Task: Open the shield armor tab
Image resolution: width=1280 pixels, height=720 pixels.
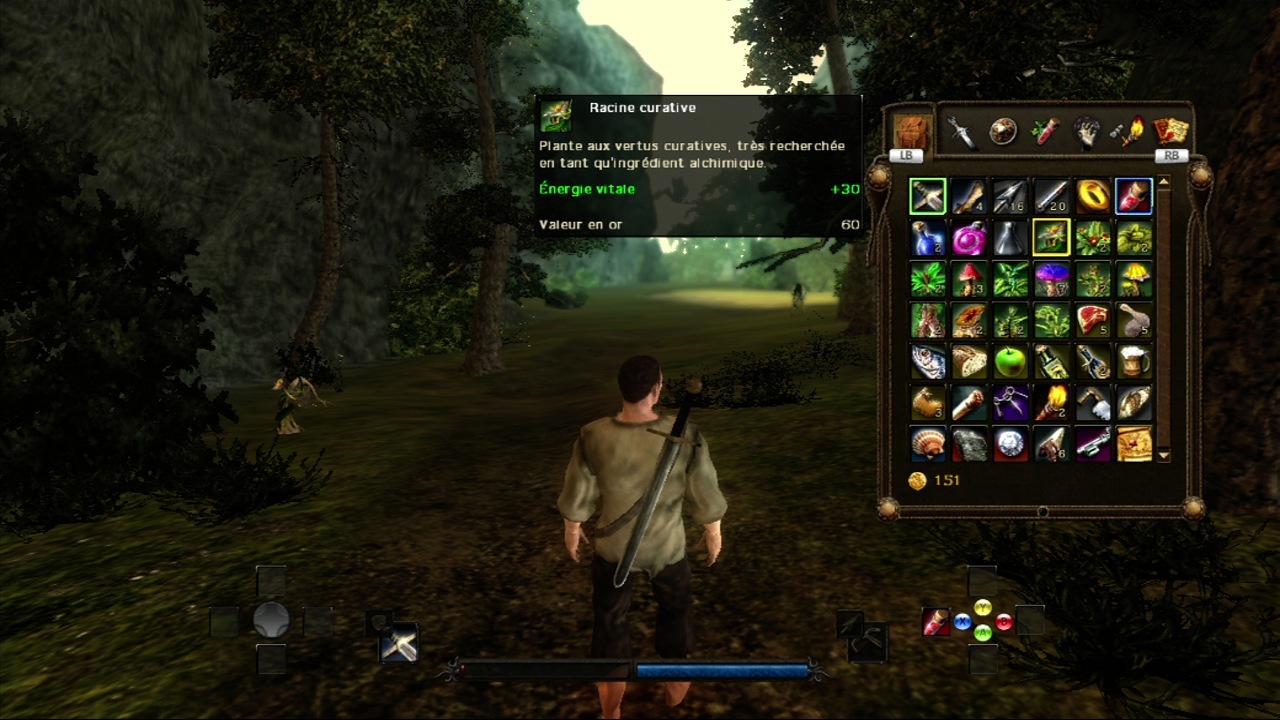Action: click(1003, 132)
